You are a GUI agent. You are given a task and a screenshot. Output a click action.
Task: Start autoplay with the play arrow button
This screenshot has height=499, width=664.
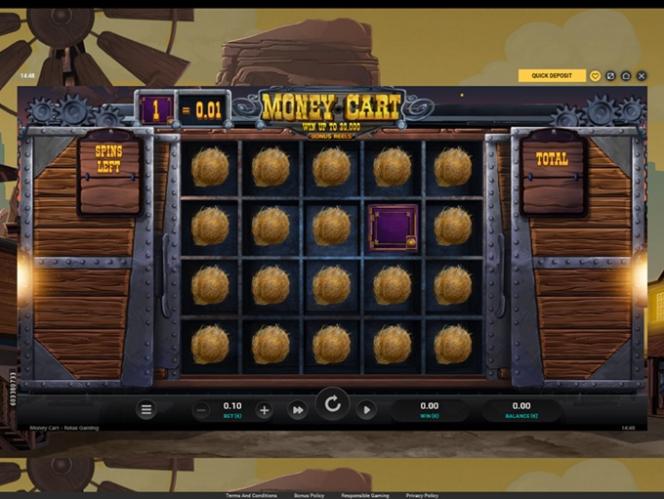pos(366,410)
